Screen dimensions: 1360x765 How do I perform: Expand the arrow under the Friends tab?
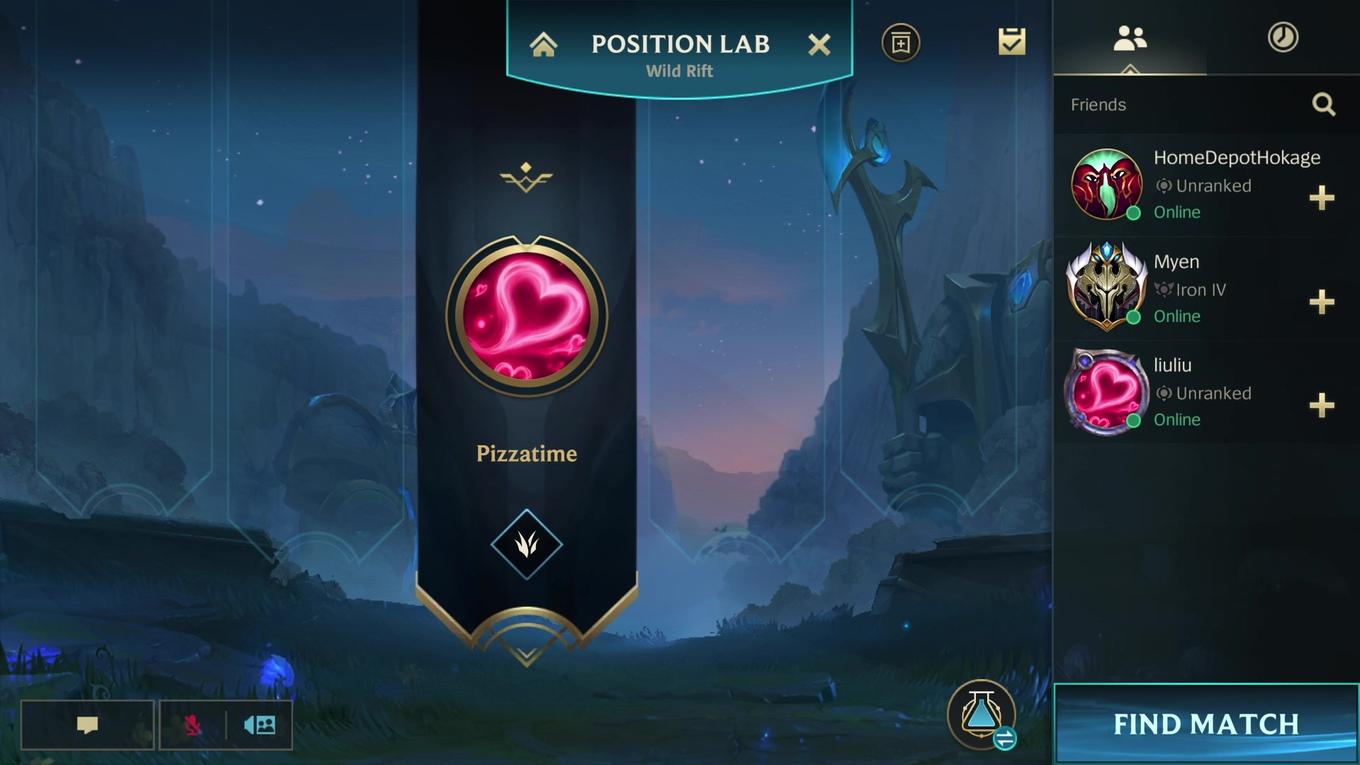point(1131,72)
